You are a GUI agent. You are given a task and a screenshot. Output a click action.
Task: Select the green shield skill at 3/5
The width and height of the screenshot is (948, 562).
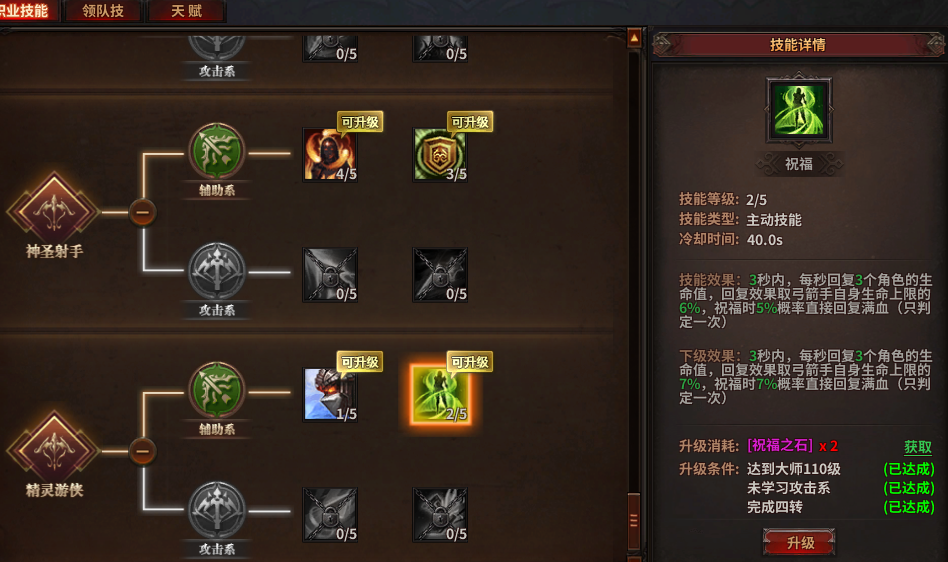[x=440, y=155]
